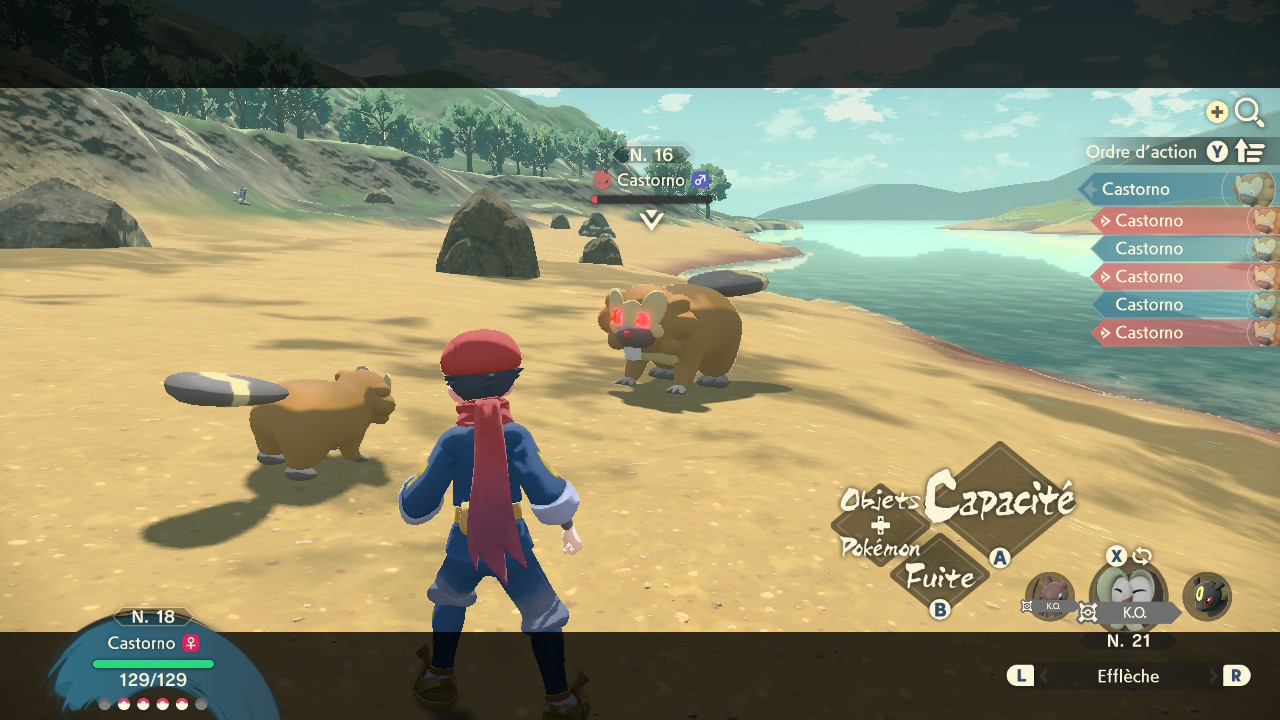Viewport: 1280px width, 720px height.
Task: Click the swap Pokémon arrows icon
Action: click(1142, 557)
